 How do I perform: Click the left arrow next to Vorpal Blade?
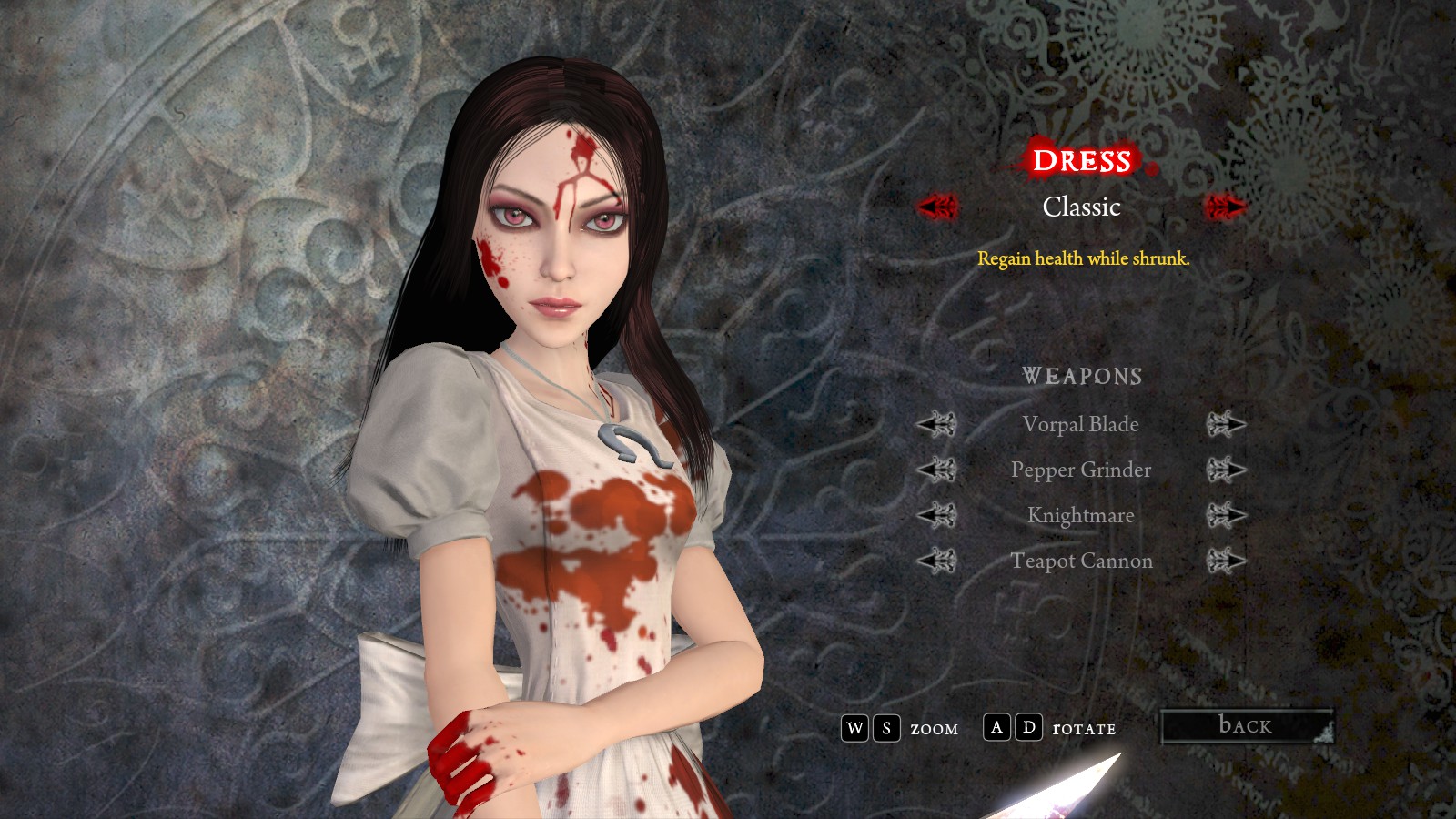point(937,424)
